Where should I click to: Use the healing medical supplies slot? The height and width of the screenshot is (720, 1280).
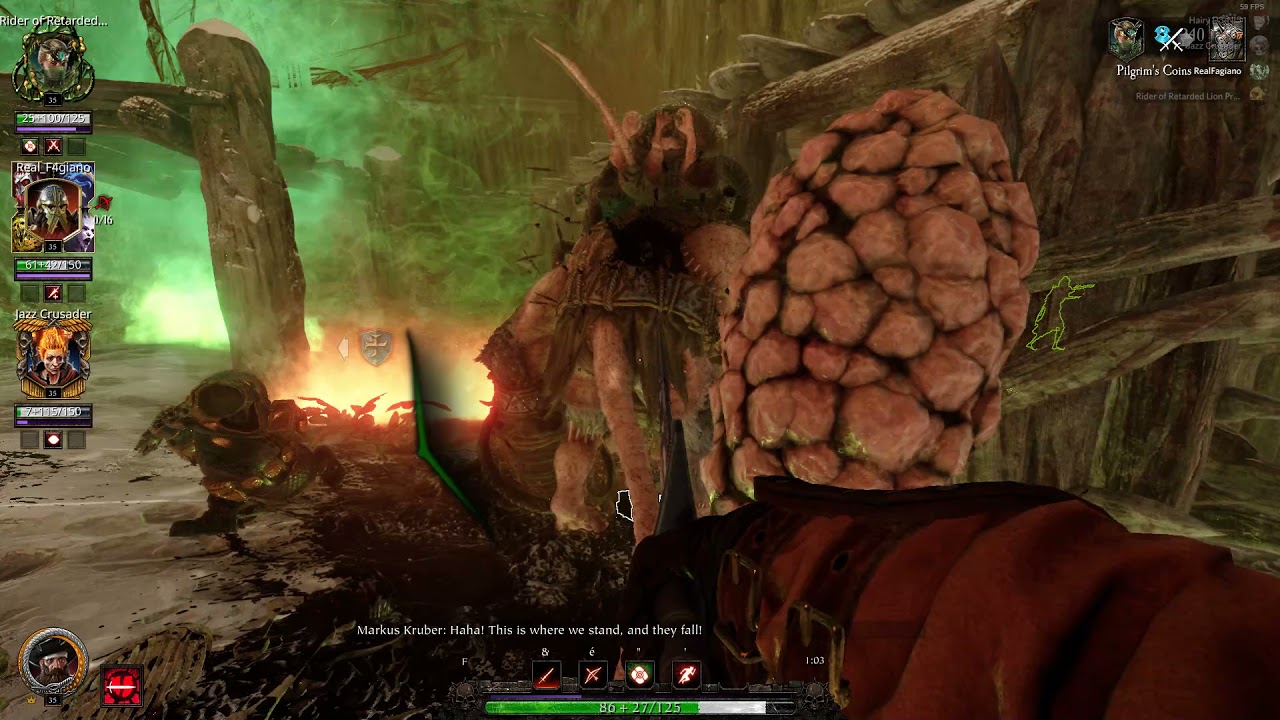coord(640,676)
